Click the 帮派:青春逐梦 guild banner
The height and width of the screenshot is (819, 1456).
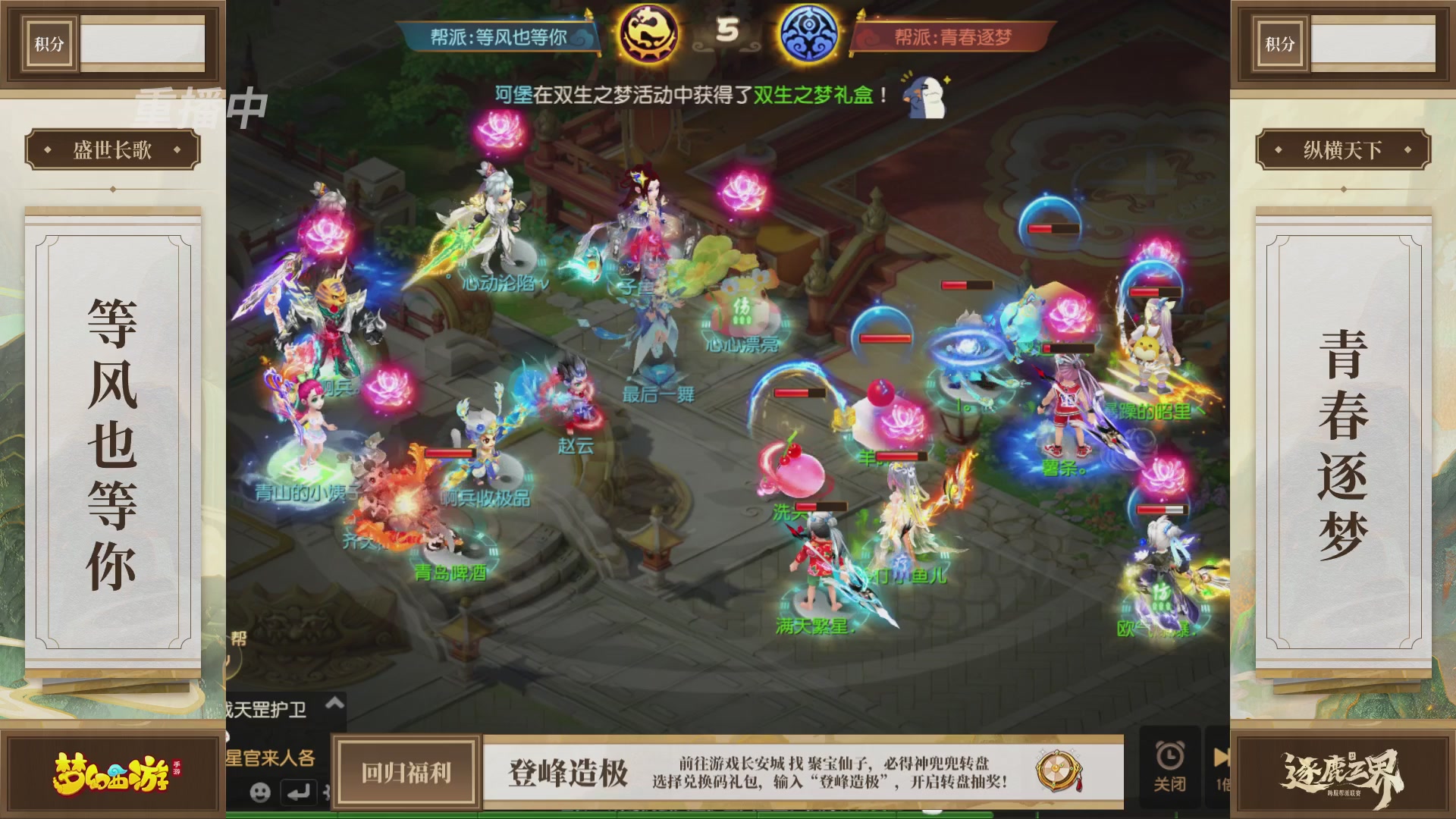tap(954, 34)
